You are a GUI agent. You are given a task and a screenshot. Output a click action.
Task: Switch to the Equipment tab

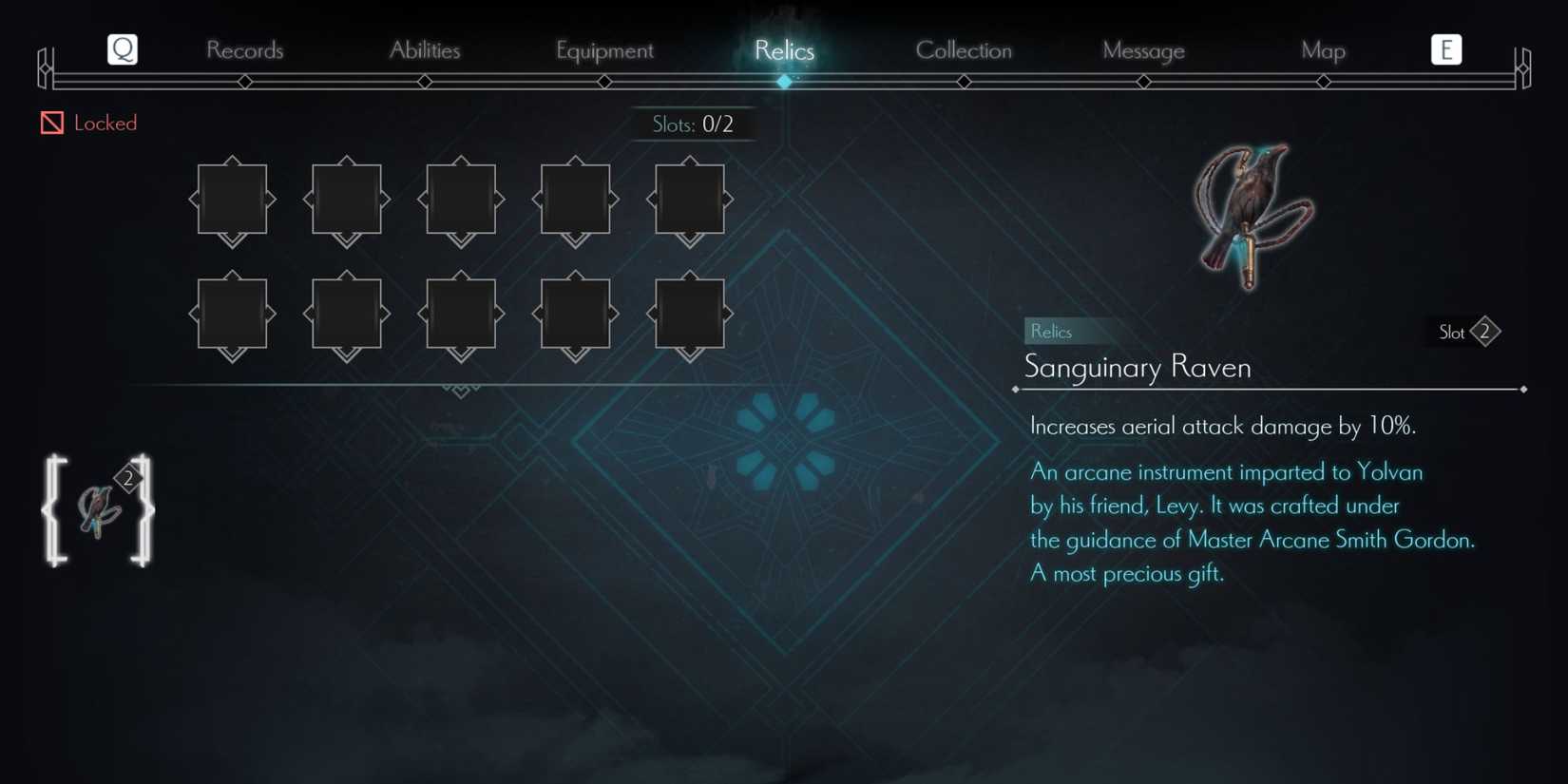pos(605,50)
